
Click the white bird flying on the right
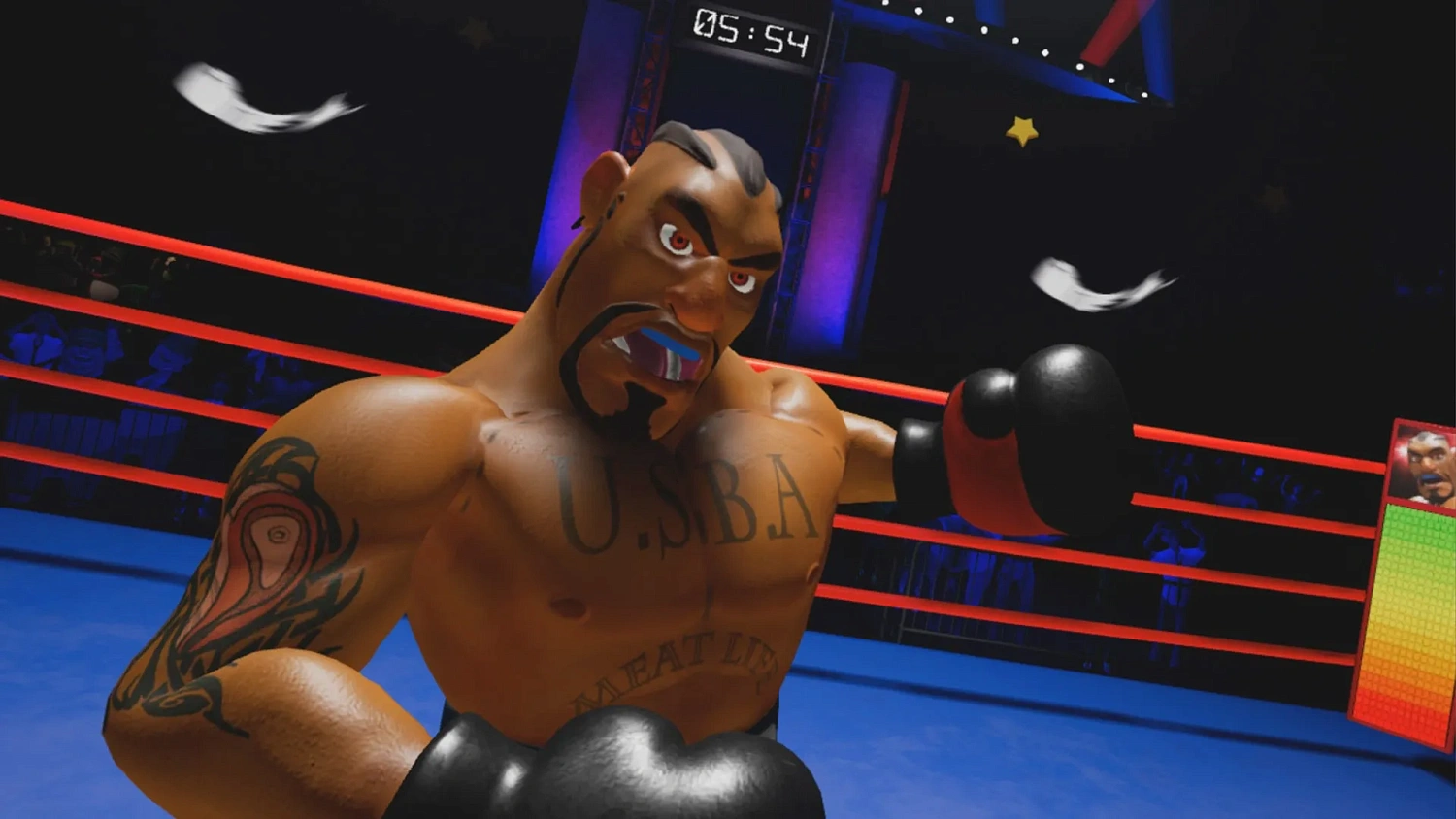coord(1092,281)
